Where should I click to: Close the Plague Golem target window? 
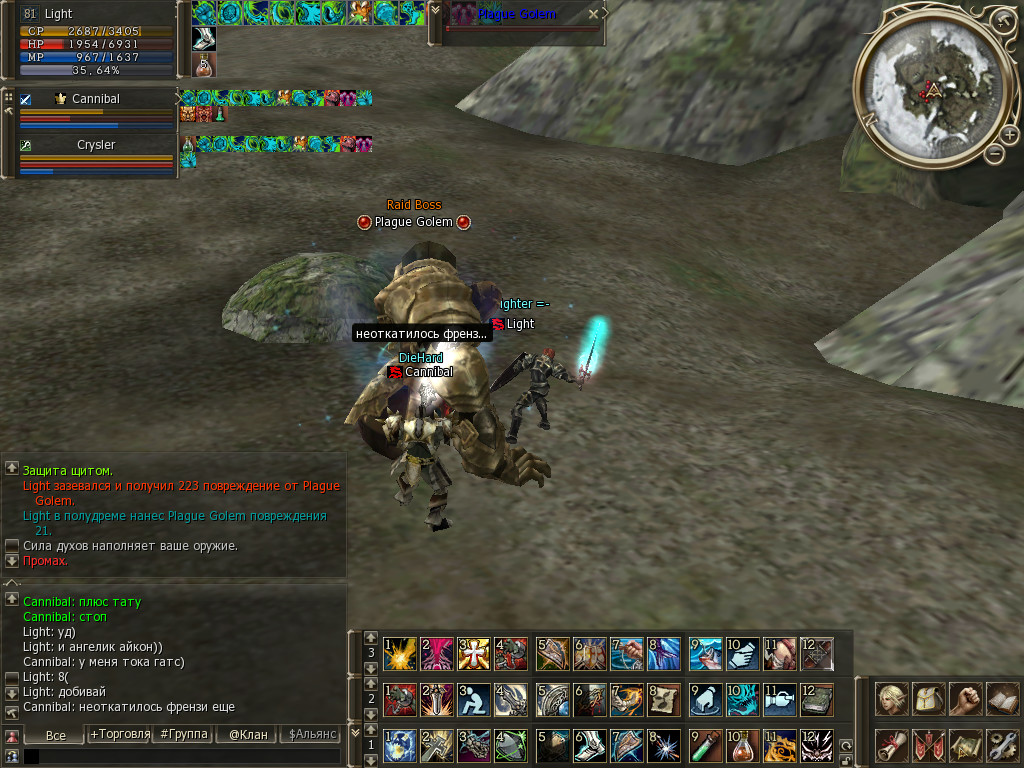pyautogui.click(x=593, y=14)
